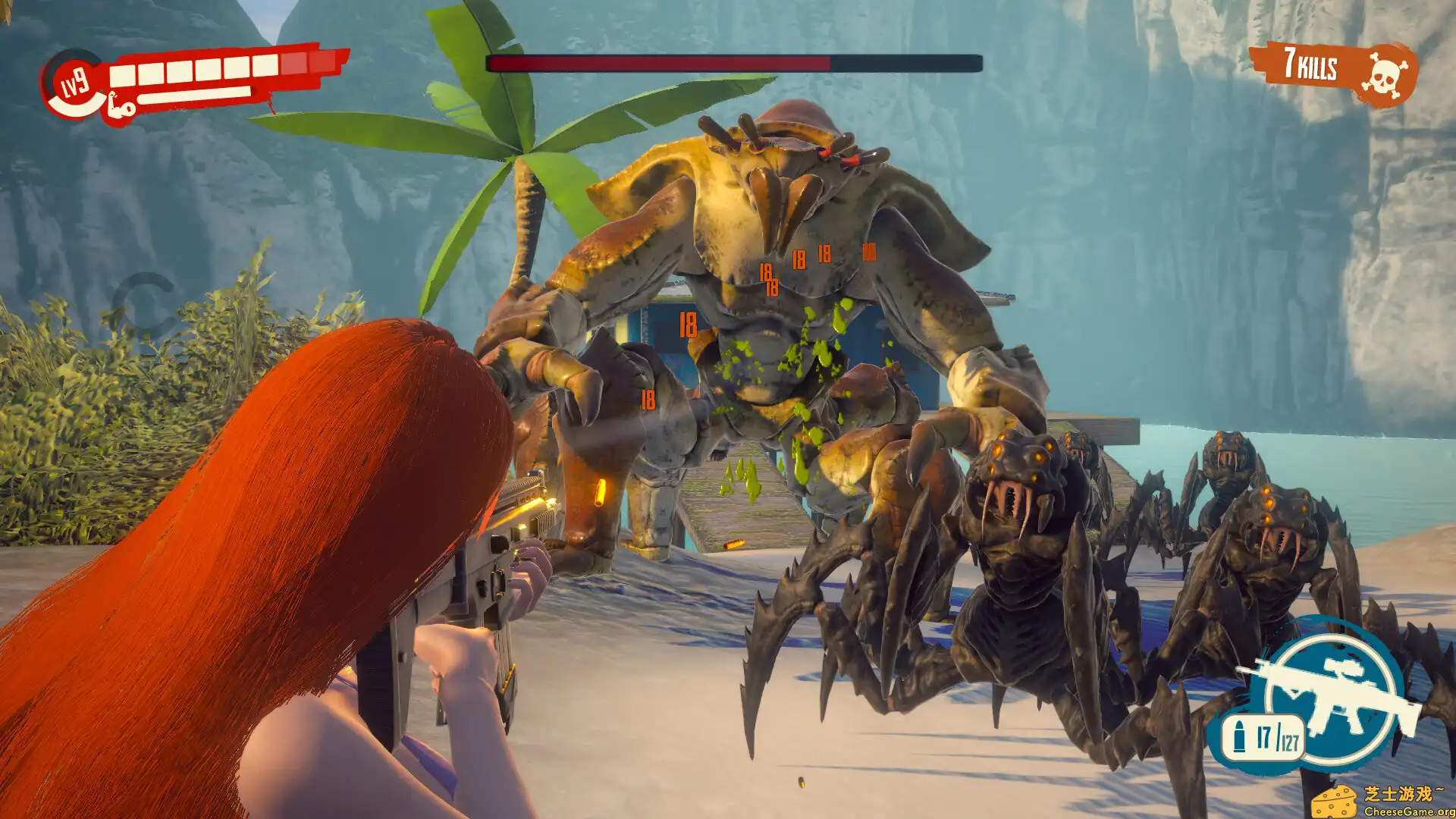Image resolution: width=1456 pixels, height=819 pixels.
Task: Click the skull and crossbones kills icon
Action: click(x=1386, y=74)
